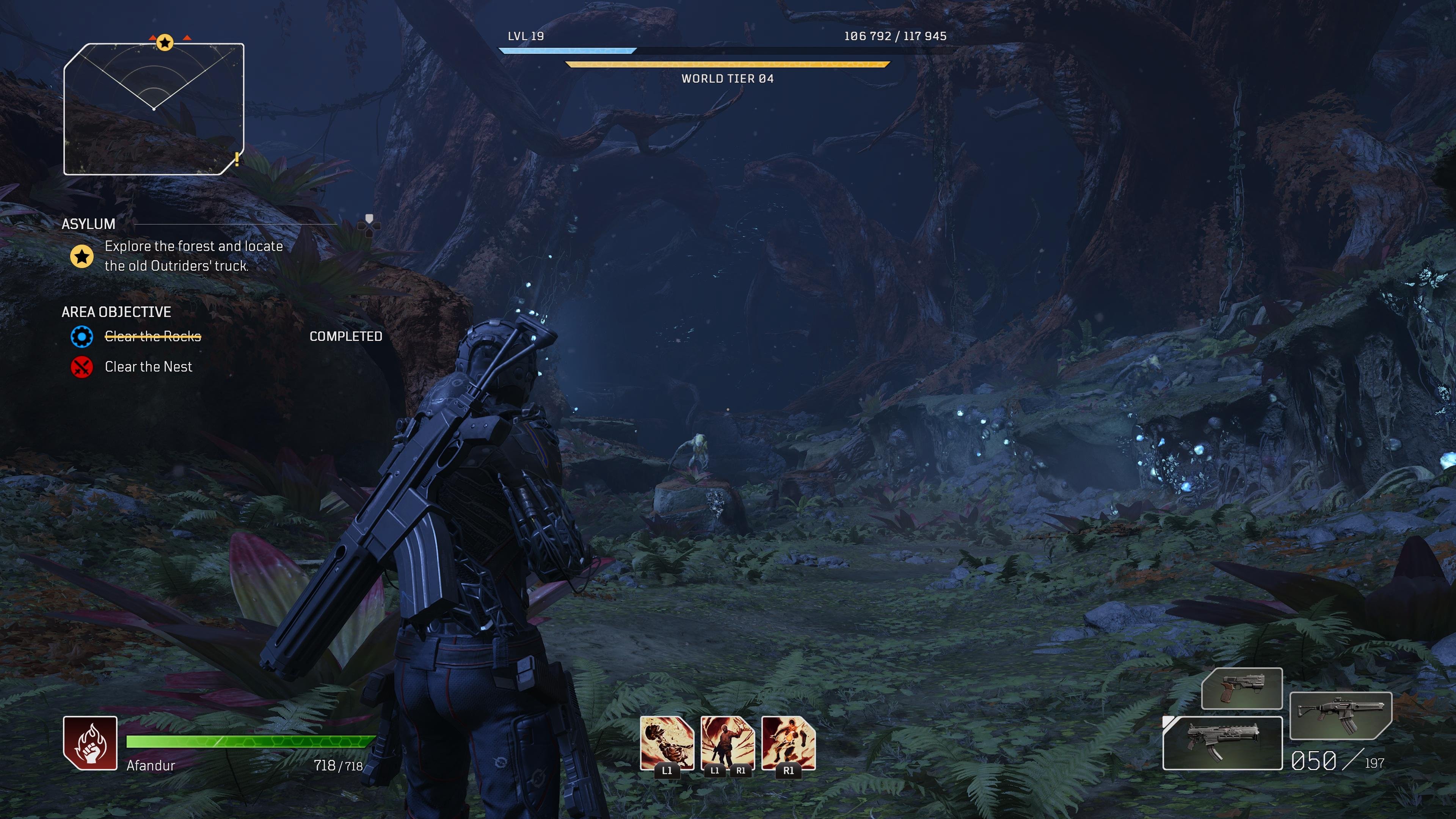
Task: Activate the ash-crumbling body skill
Action: [x=667, y=743]
